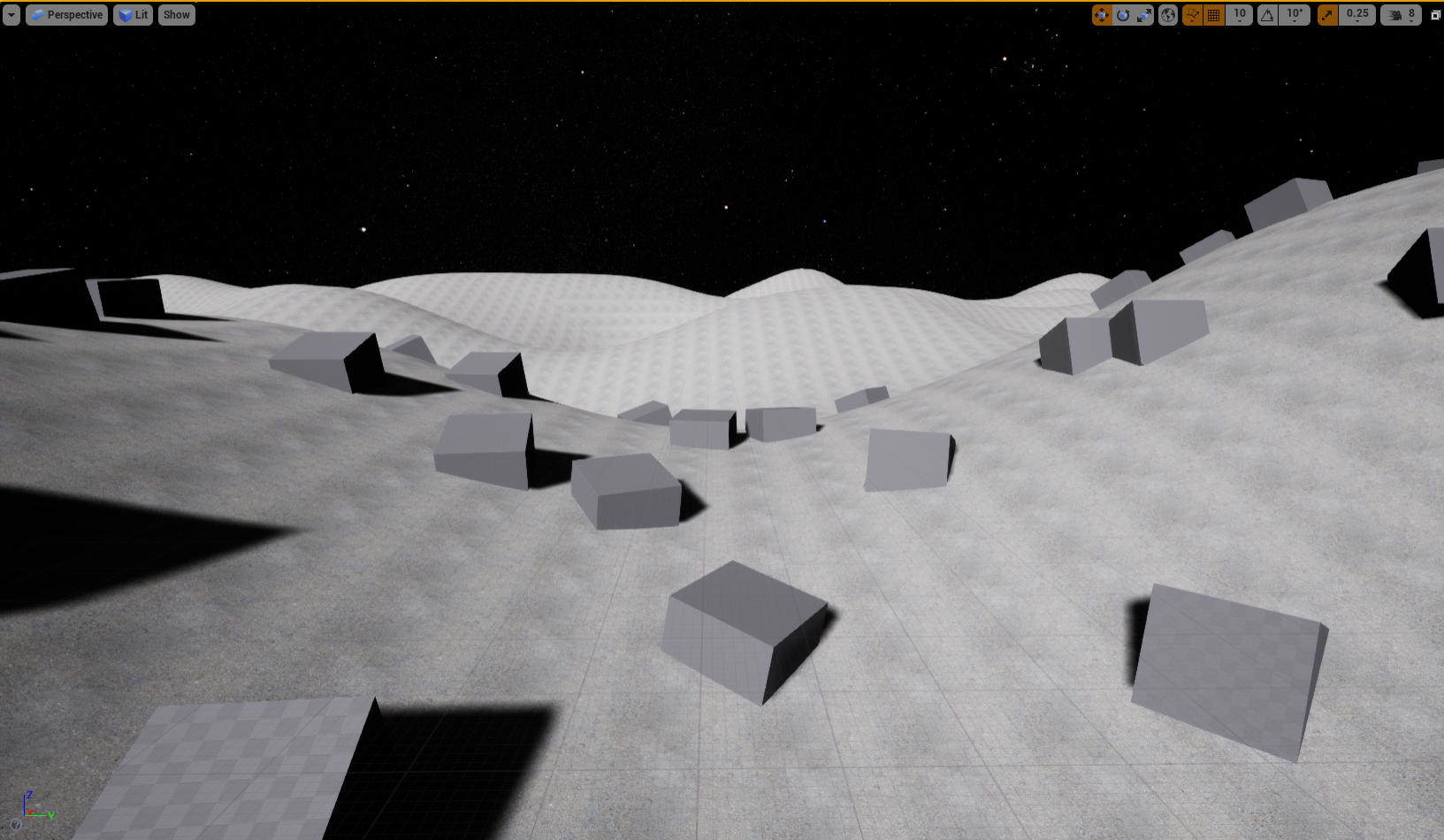The image size is (1444, 840).
Task: Open the Show flags menu
Action: (176, 14)
